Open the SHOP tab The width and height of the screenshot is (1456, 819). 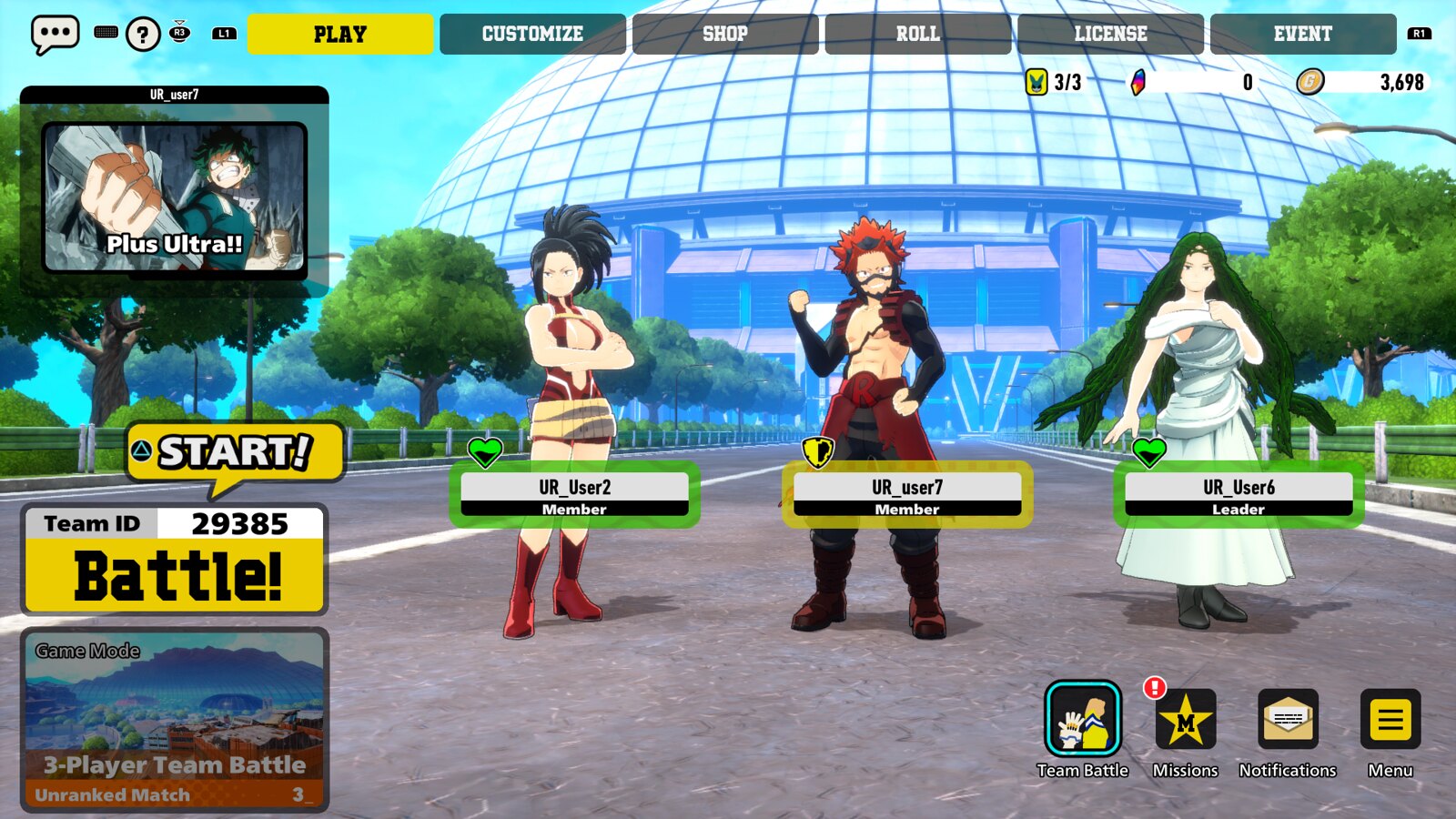pyautogui.click(x=725, y=34)
